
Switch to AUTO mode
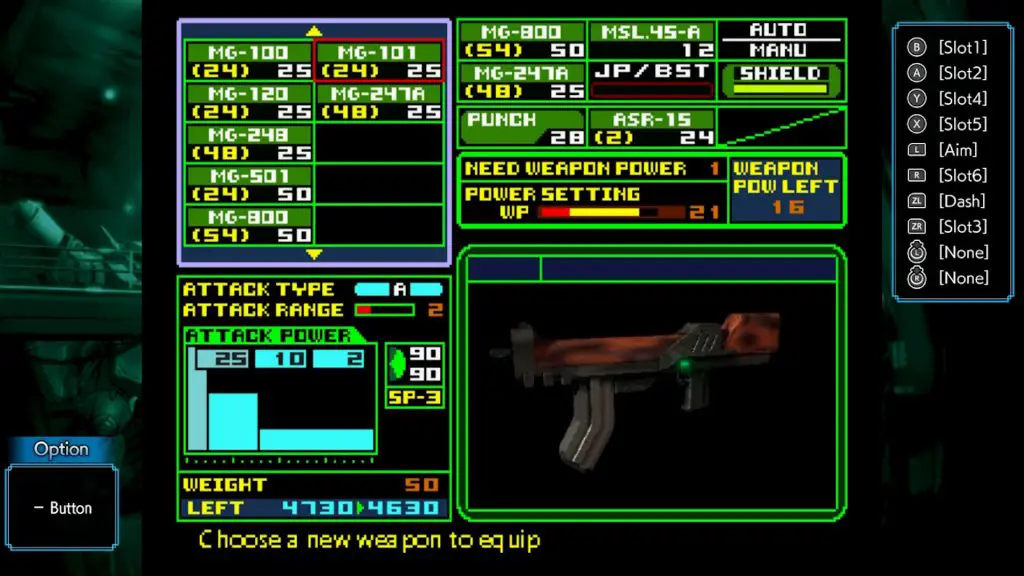pos(782,31)
